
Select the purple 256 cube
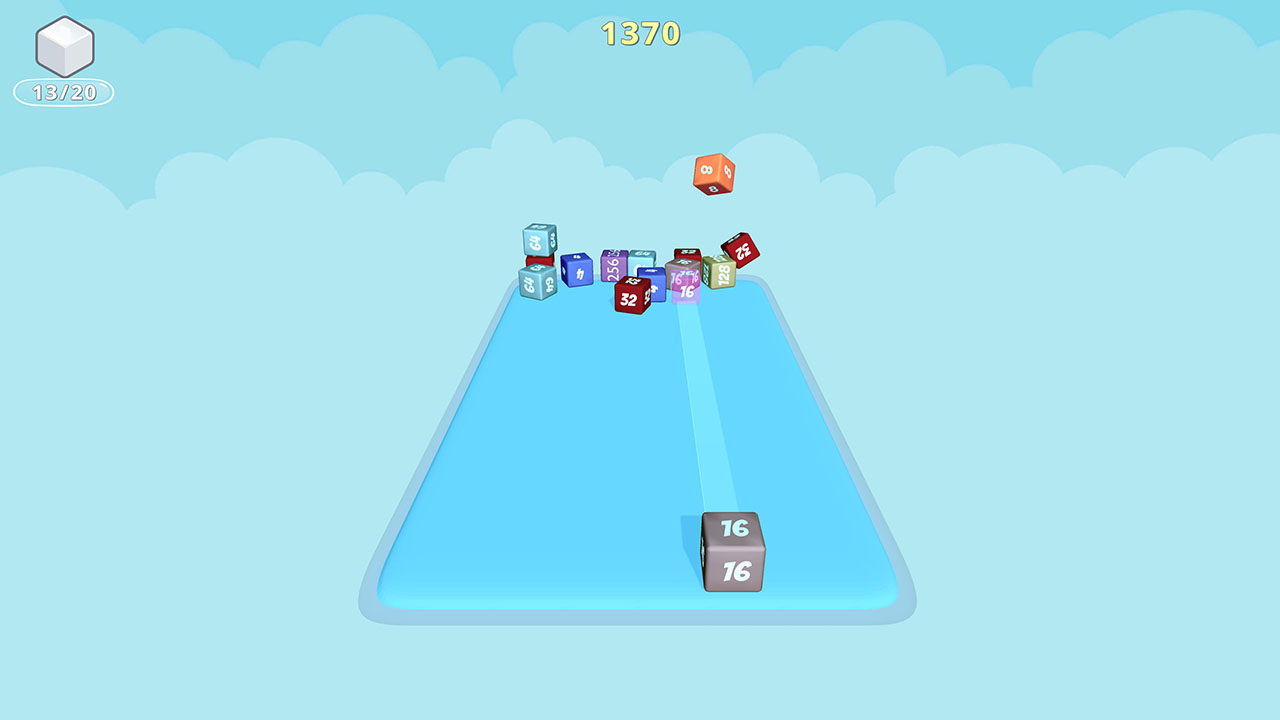[613, 265]
